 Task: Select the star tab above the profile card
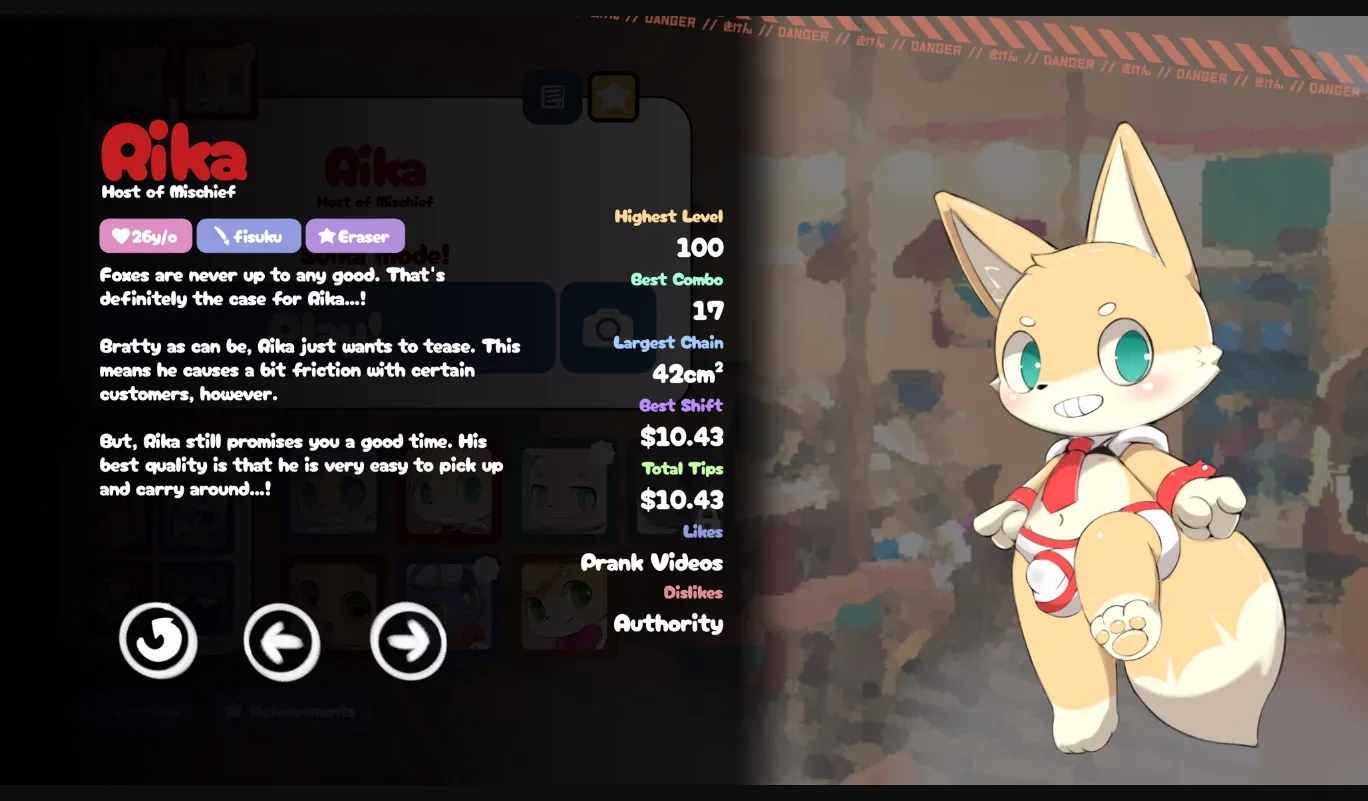[613, 96]
